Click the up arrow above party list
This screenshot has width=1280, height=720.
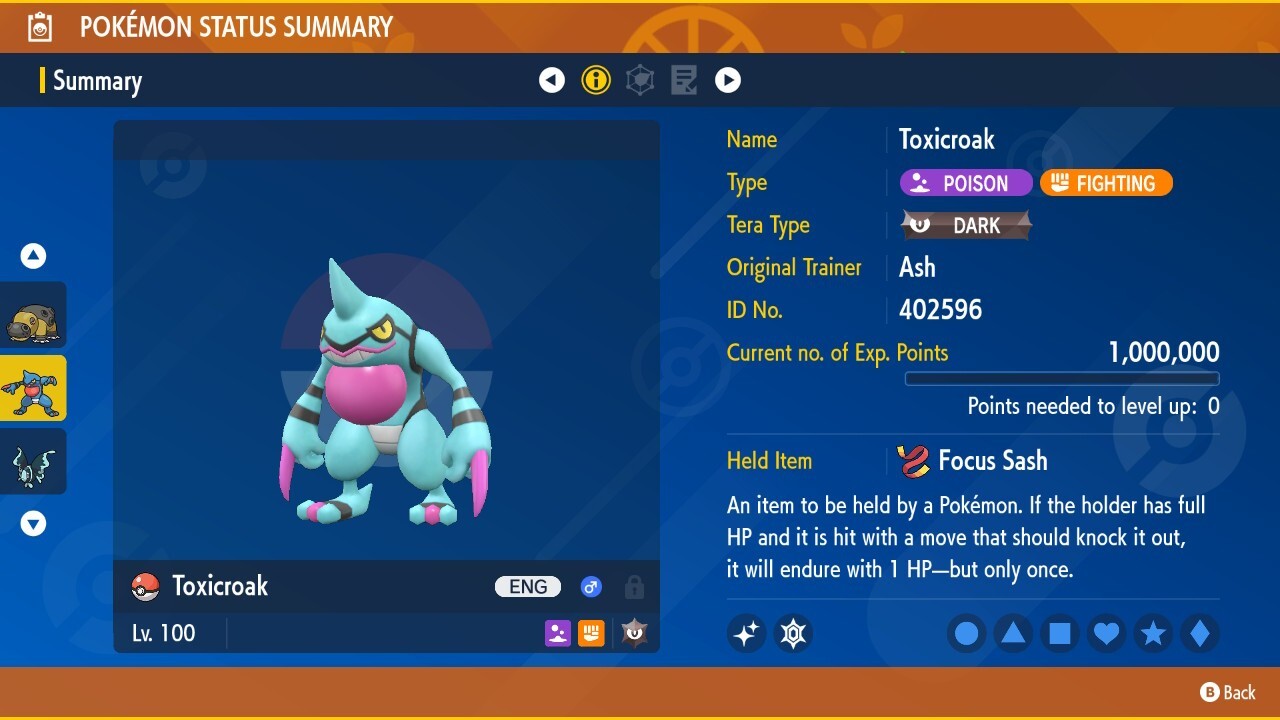(33, 256)
